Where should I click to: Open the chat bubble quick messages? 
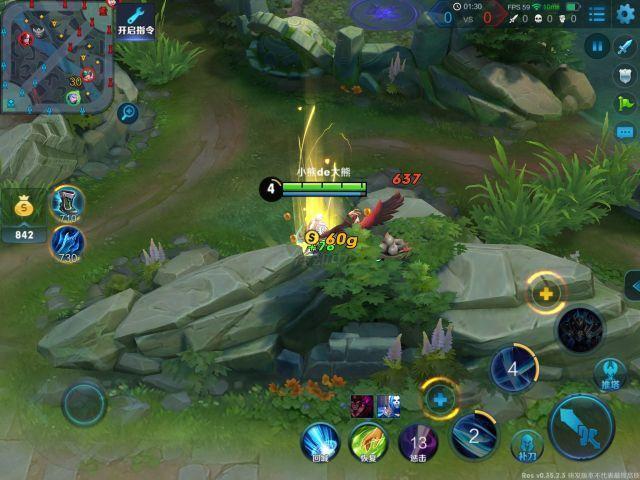[x=626, y=132]
